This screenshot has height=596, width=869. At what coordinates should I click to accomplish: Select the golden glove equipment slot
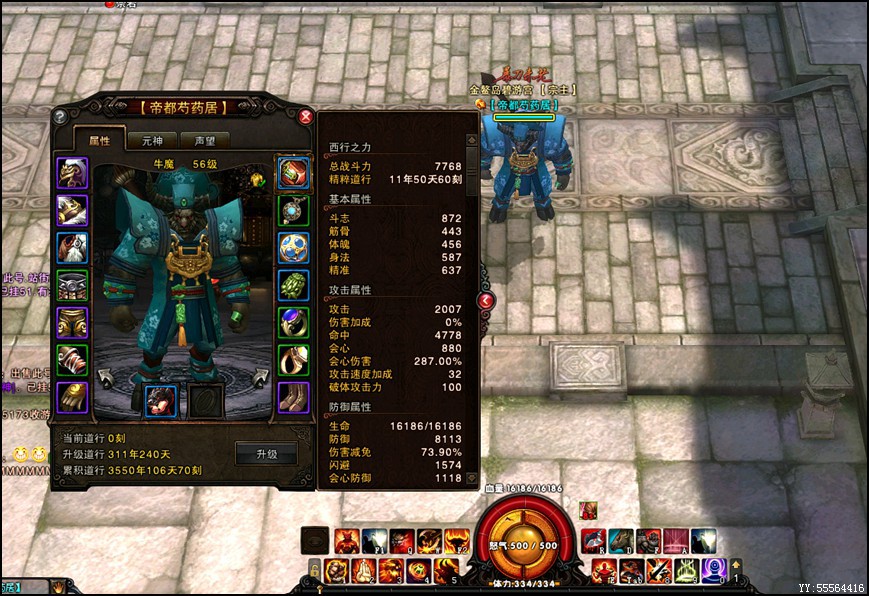point(71,397)
